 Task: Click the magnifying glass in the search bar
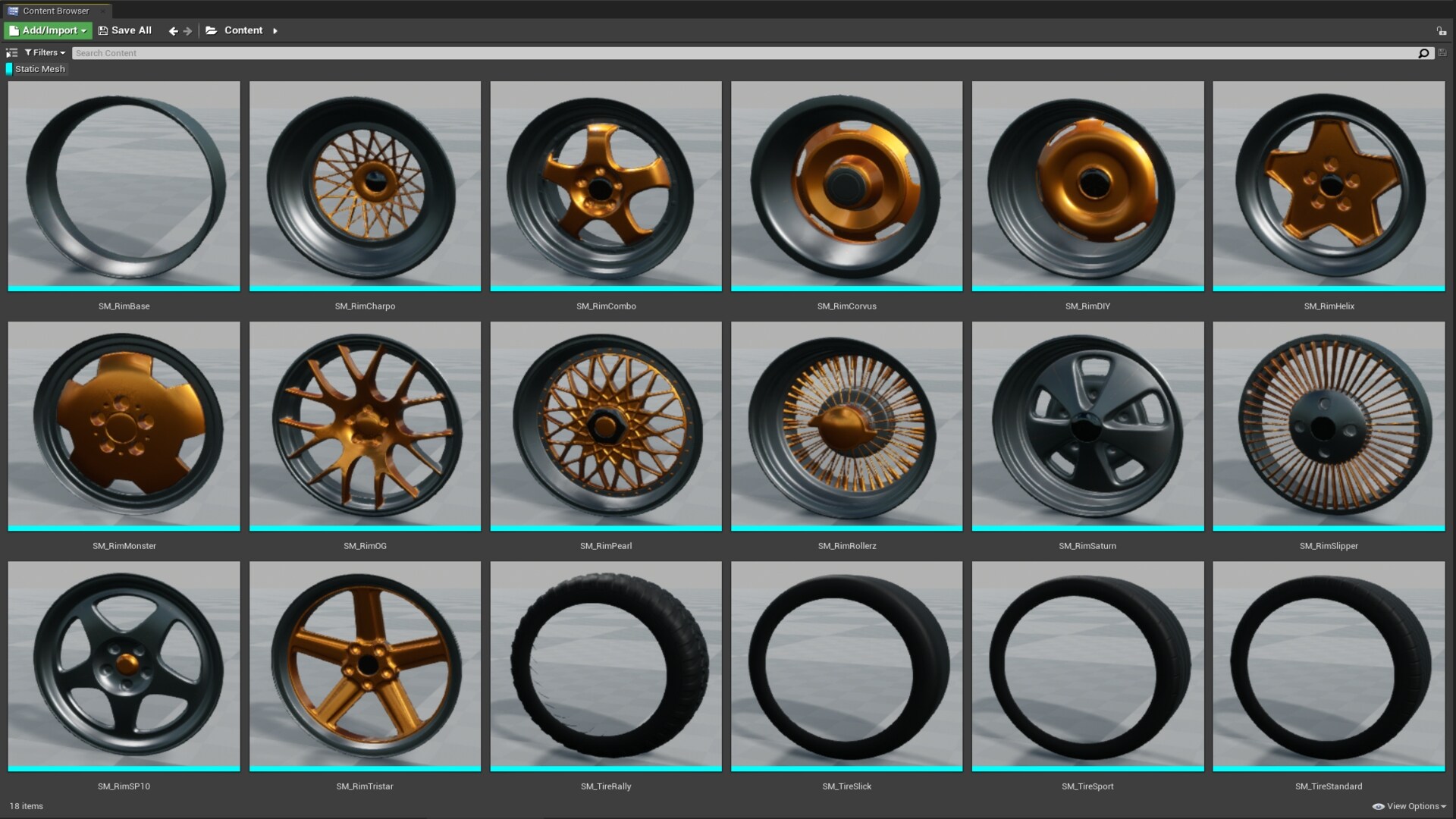tap(1425, 53)
